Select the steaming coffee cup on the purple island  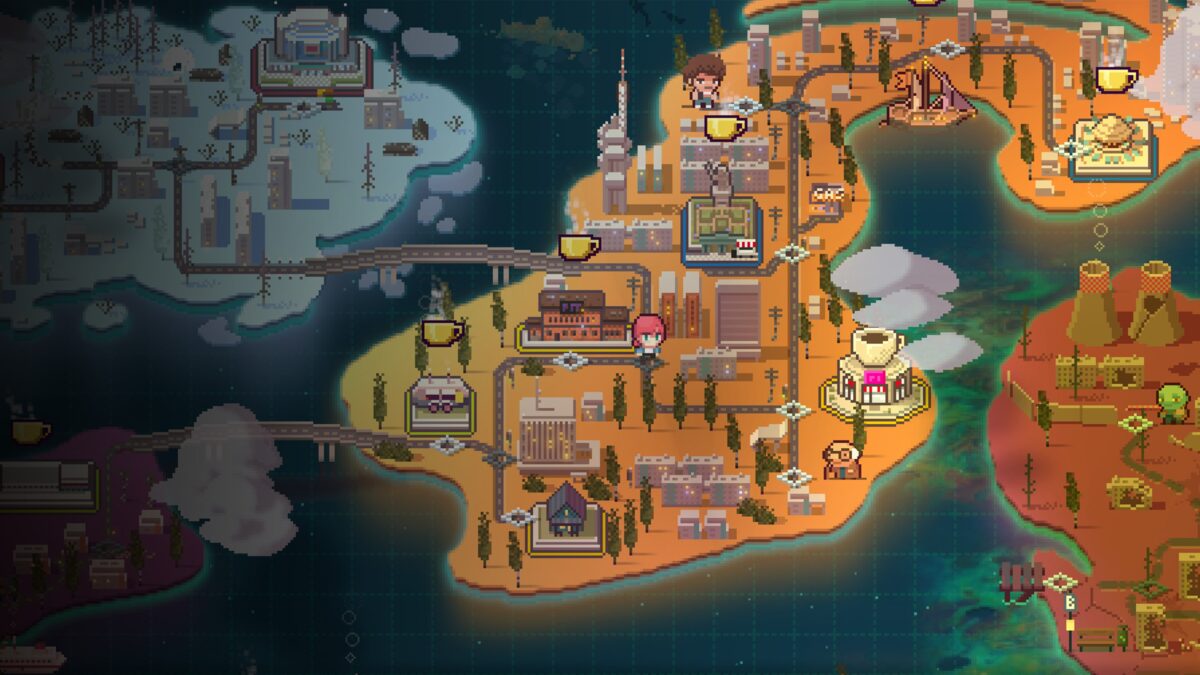click(x=30, y=430)
